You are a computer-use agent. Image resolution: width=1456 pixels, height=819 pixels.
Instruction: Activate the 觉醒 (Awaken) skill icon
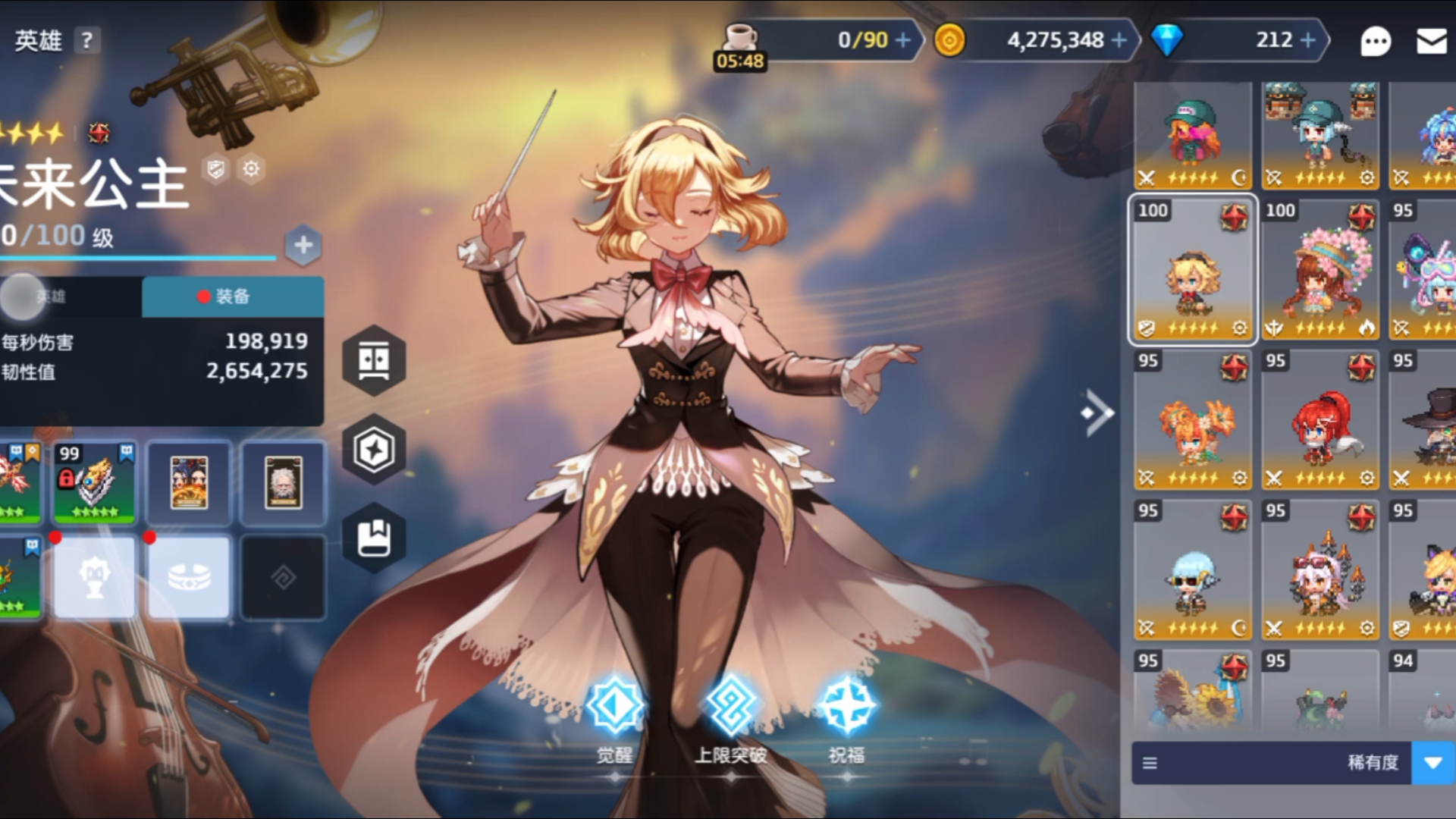[x=615, y=704]
